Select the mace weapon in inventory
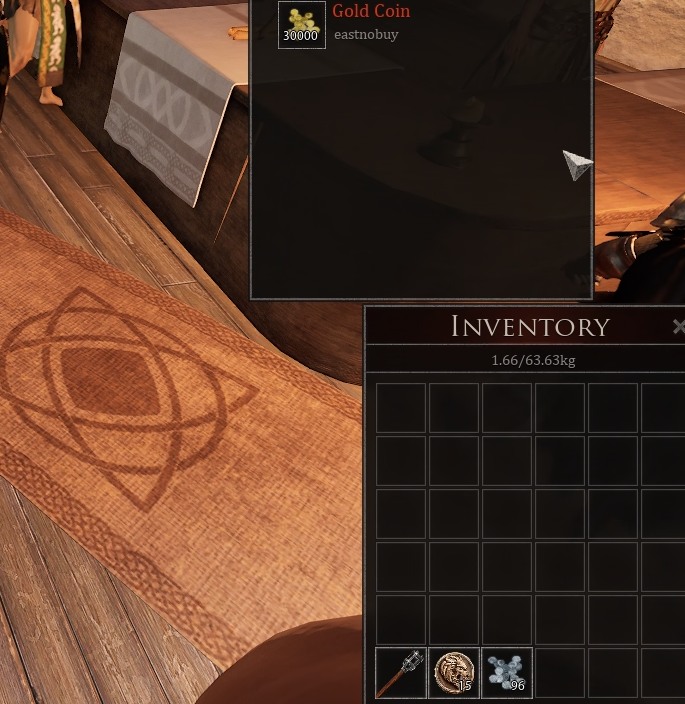The width and height of the screenshot is (685, 704). pos(400,672)
